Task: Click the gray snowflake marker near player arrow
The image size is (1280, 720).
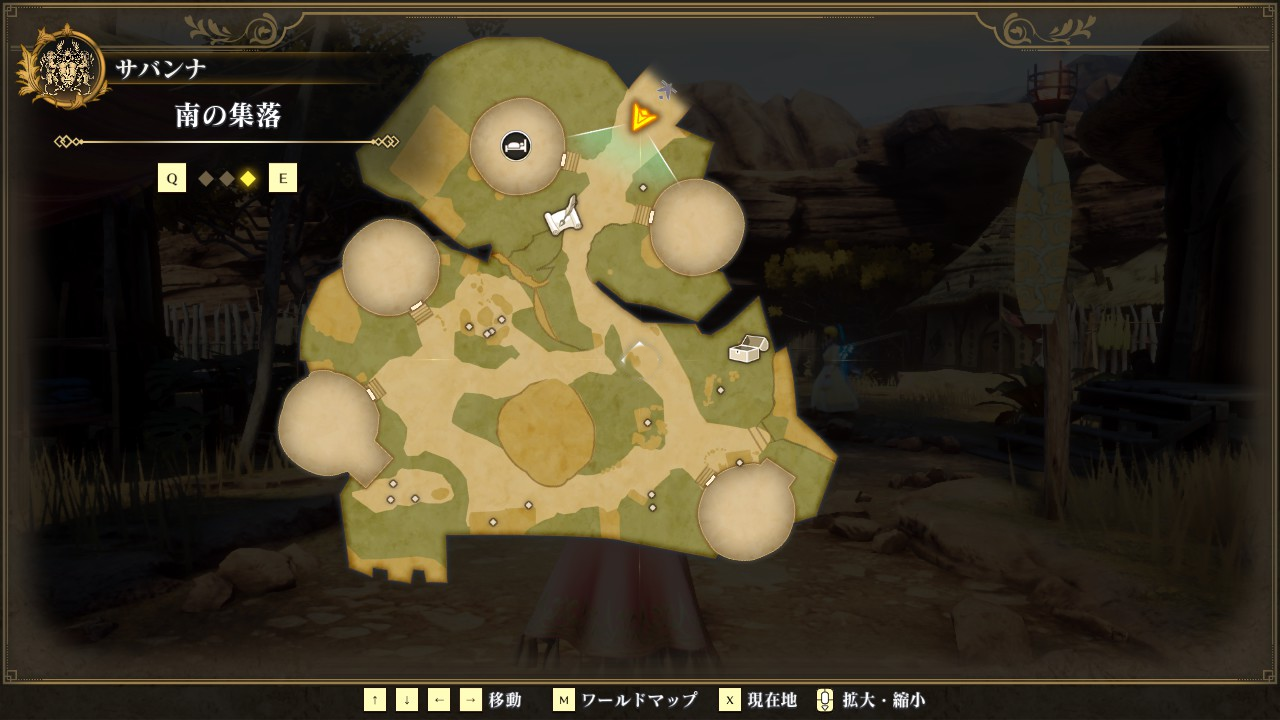Action: pos(667,90)
